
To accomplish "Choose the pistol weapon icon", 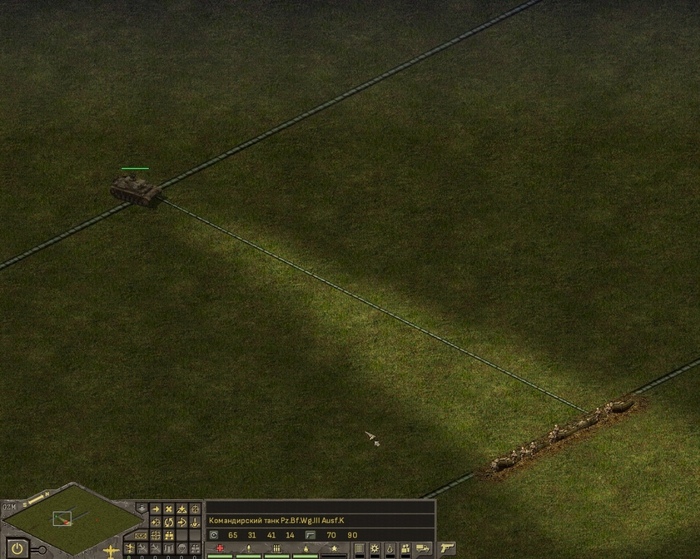I will click(x=447, y=548).
